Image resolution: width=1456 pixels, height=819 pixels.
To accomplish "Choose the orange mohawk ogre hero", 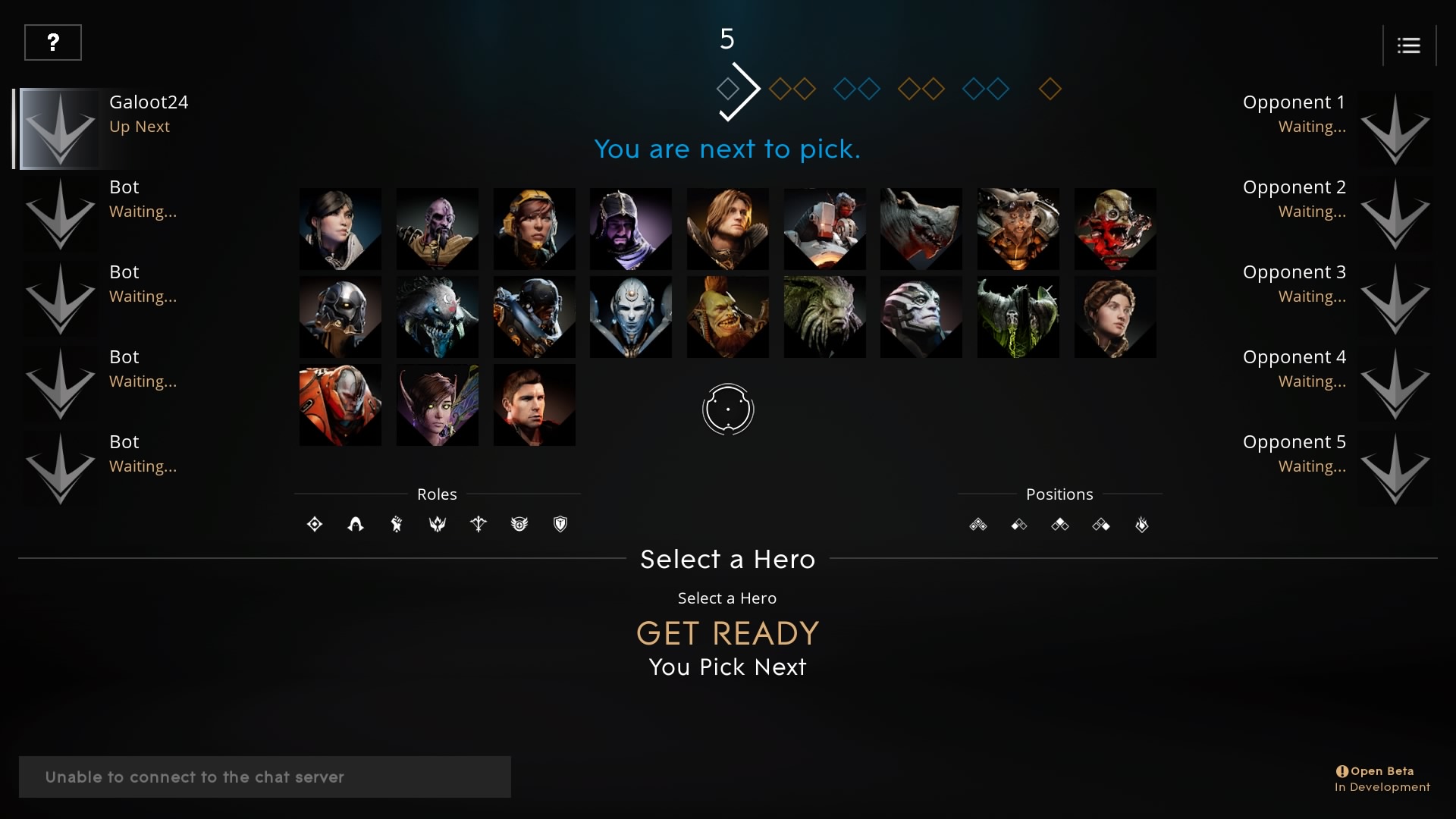I will coord(727,317).
